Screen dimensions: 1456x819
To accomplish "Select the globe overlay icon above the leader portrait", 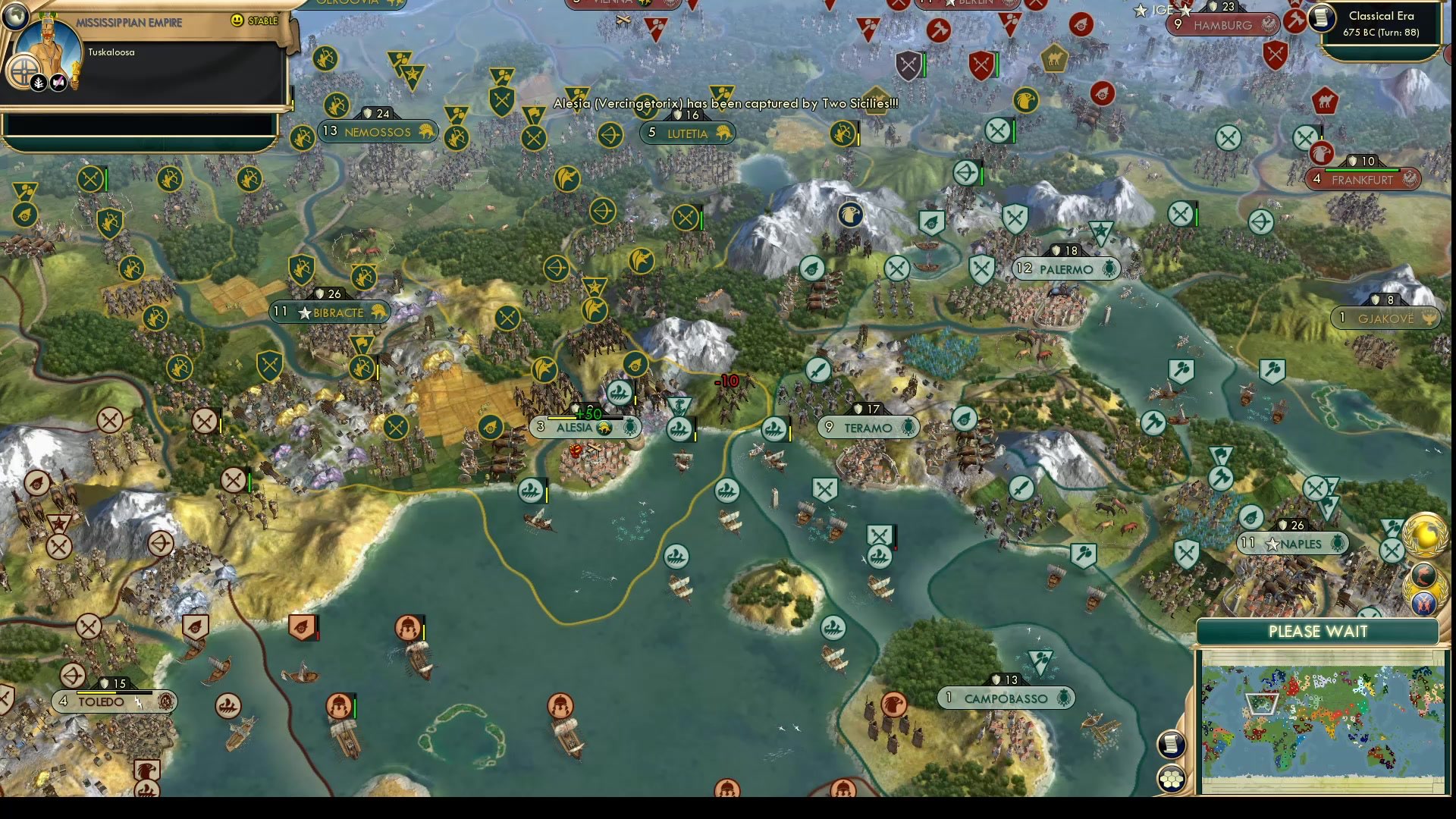I will click(x=15, y=17).
